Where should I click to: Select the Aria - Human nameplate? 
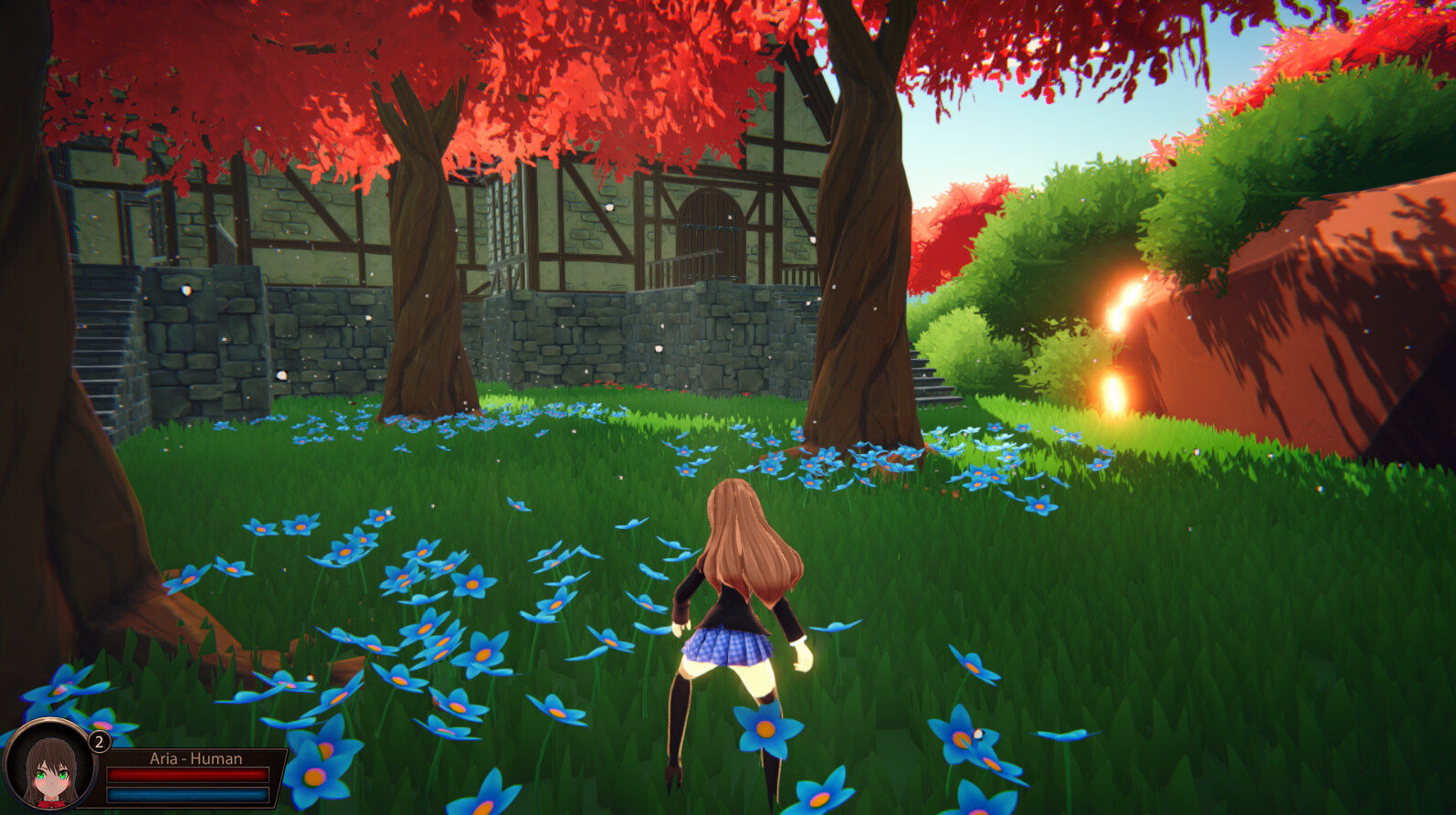195,758
